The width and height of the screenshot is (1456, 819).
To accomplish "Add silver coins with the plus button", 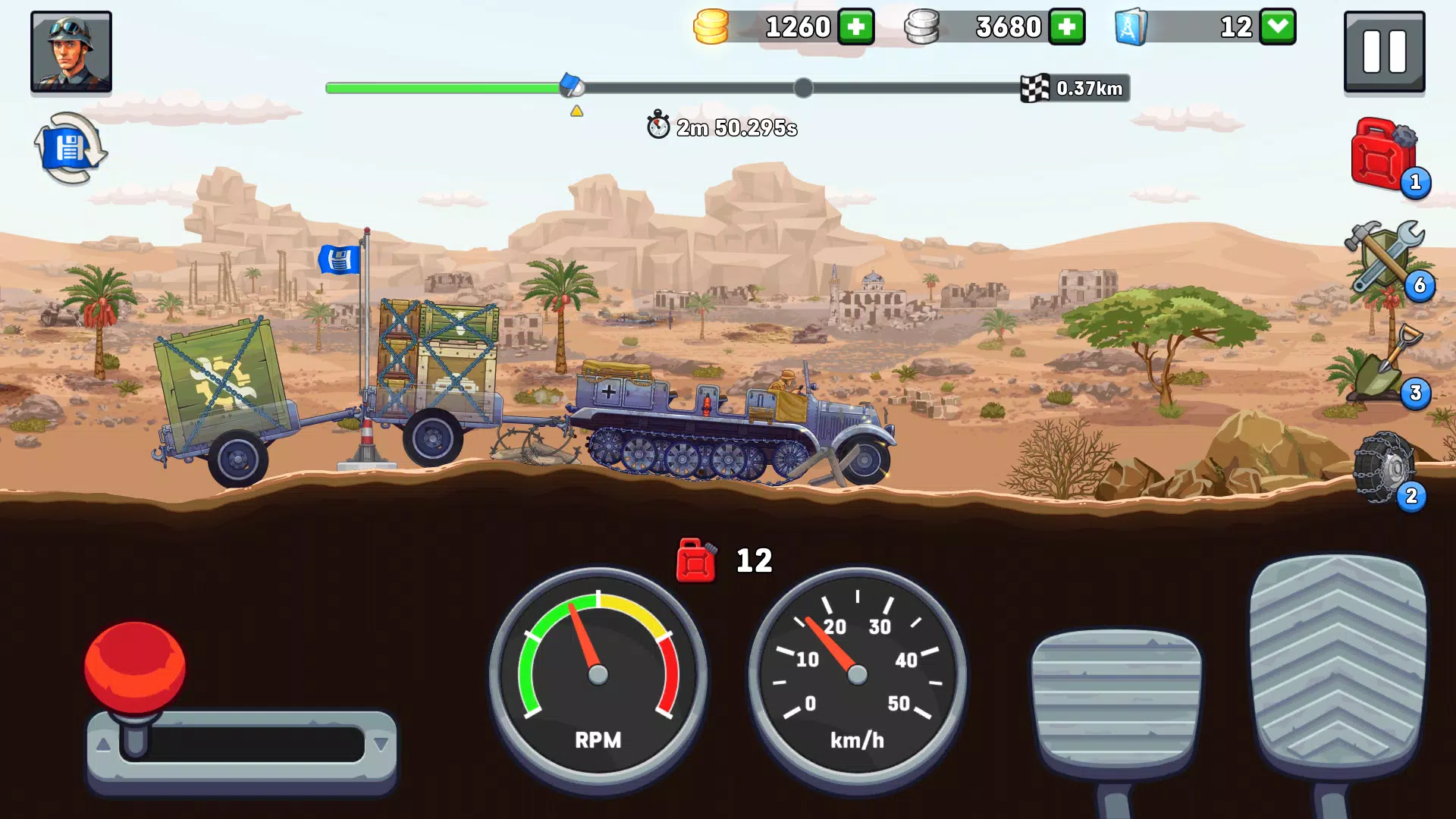I will click(1067, 27).
